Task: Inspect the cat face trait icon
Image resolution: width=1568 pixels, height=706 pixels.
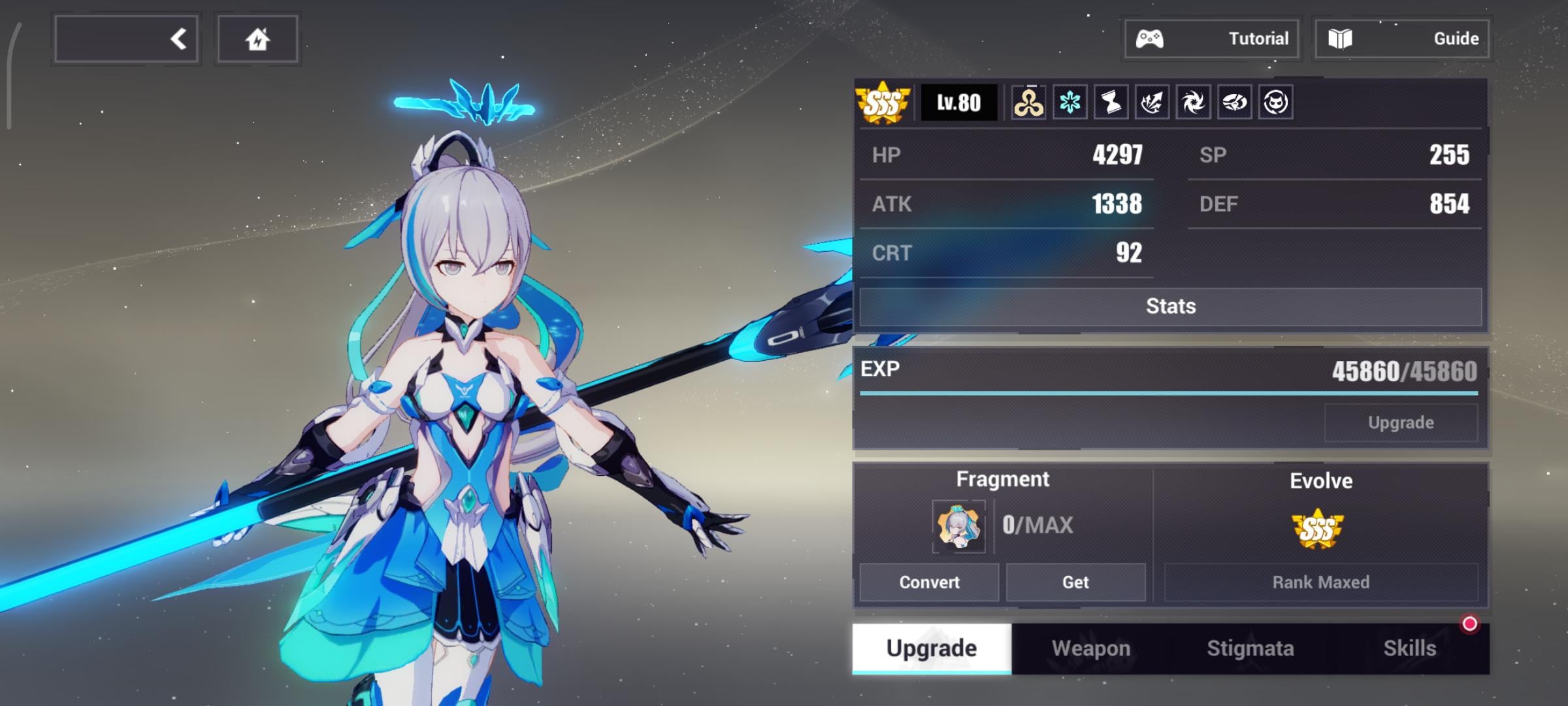Action: (x=1275, y=103)
